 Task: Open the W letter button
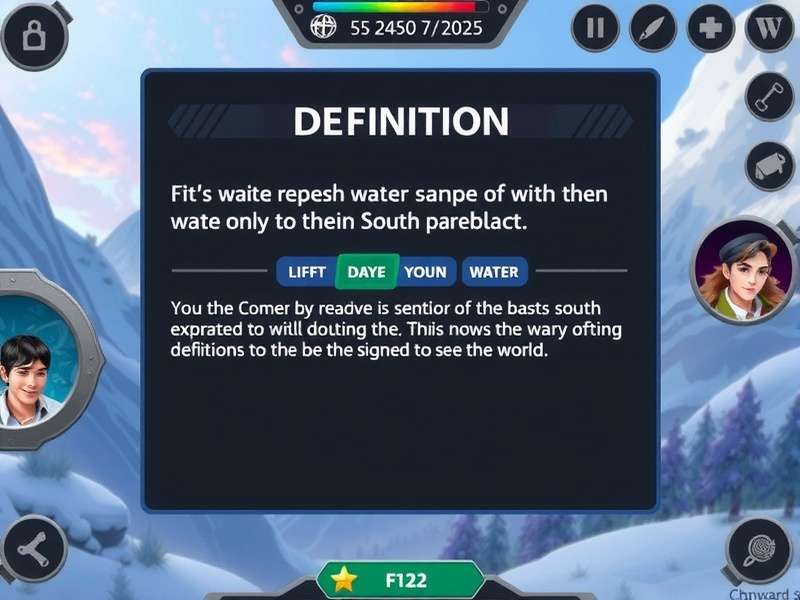click(769, 28)
